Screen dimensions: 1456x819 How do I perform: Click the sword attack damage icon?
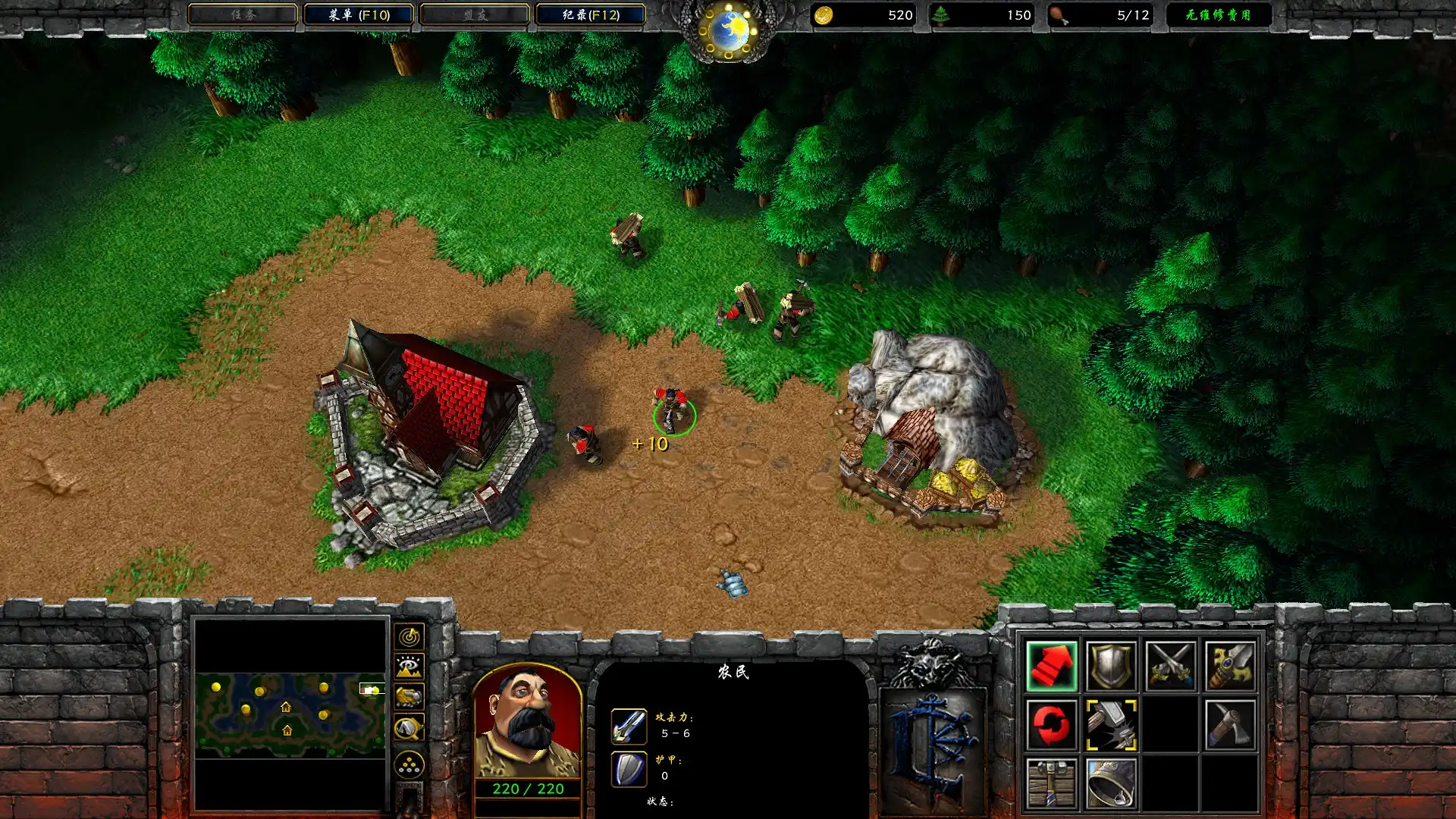629,726
